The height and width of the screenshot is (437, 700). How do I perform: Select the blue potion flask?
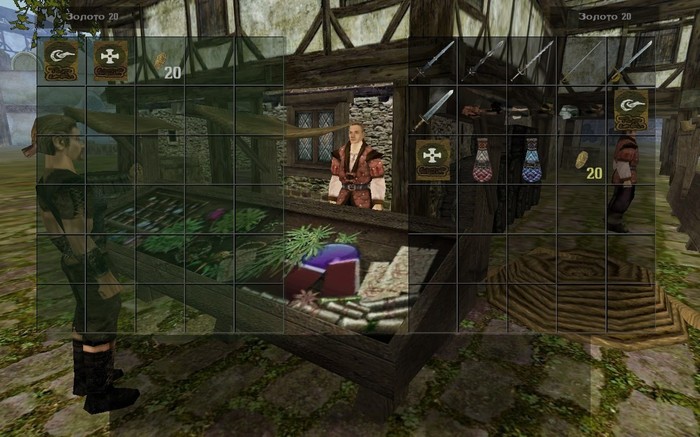click(x=531, y=160)
